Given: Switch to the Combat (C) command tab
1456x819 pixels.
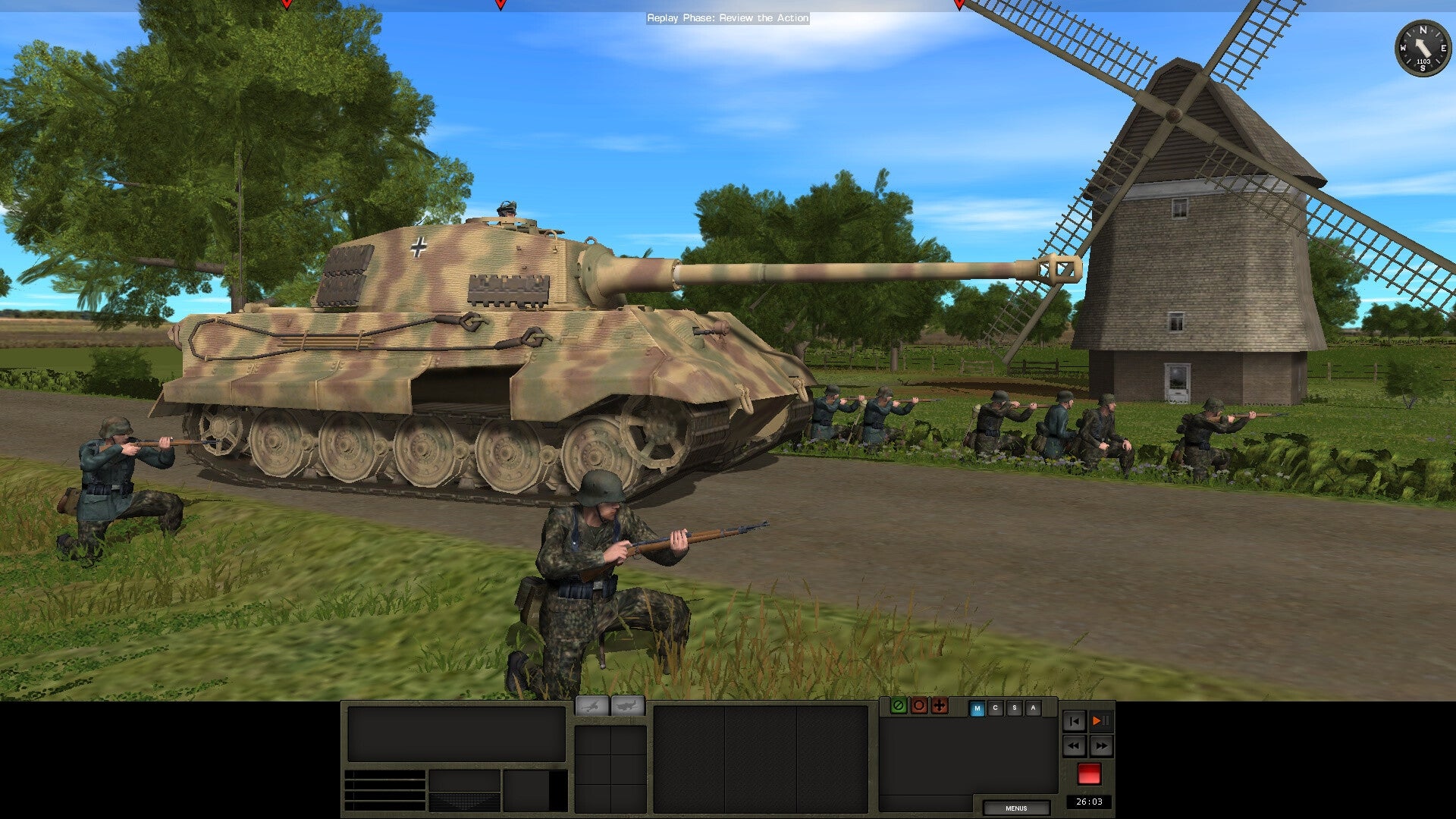Looking at the screenshot, I should pos(996,707).
